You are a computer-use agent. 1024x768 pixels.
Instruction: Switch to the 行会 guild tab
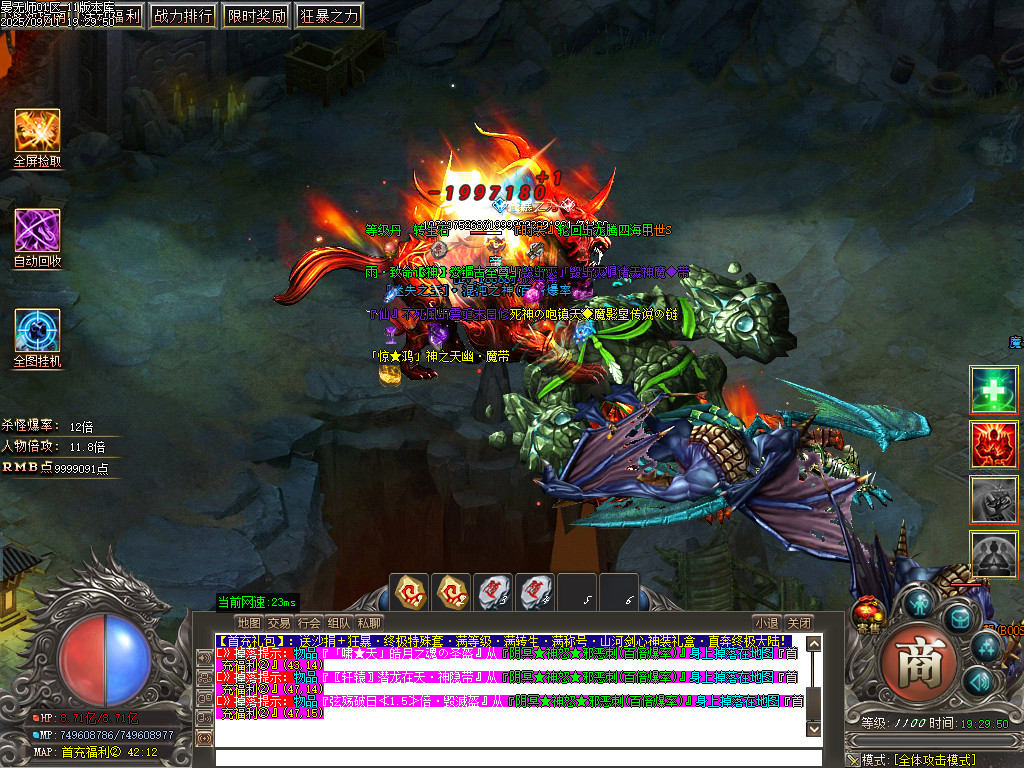click(309, 622)
